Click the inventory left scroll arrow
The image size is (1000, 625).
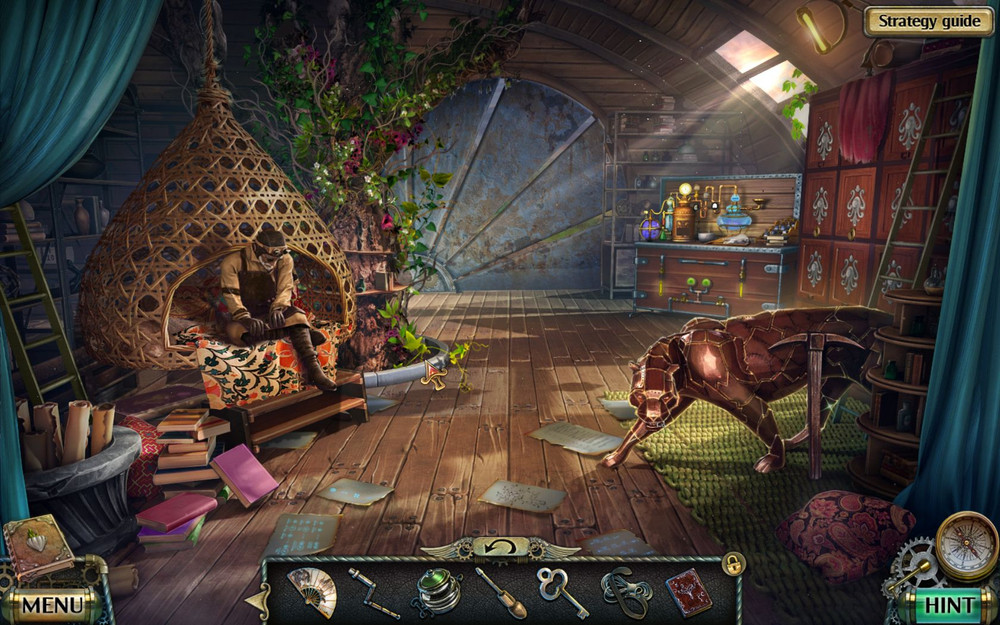click(257, 598)
